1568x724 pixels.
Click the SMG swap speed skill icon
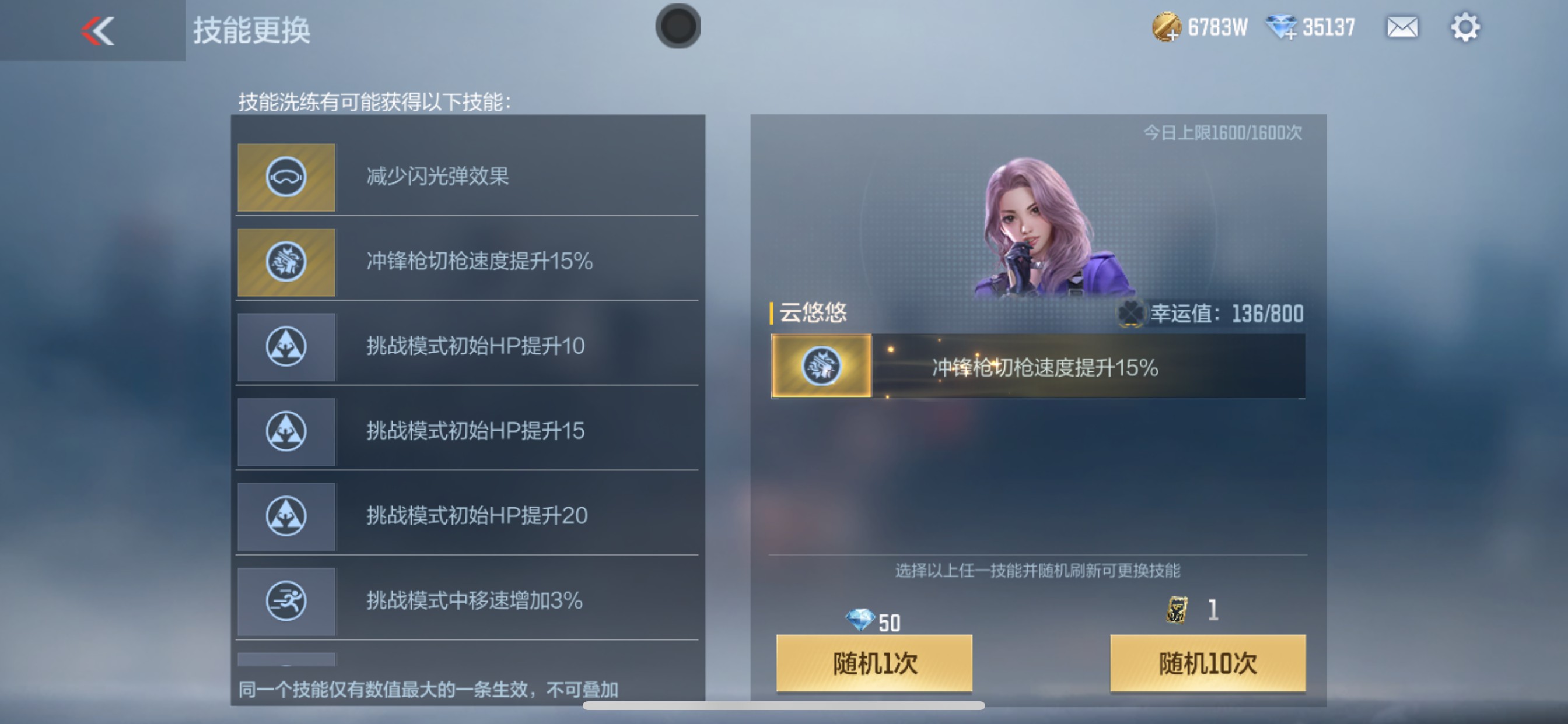286,262
